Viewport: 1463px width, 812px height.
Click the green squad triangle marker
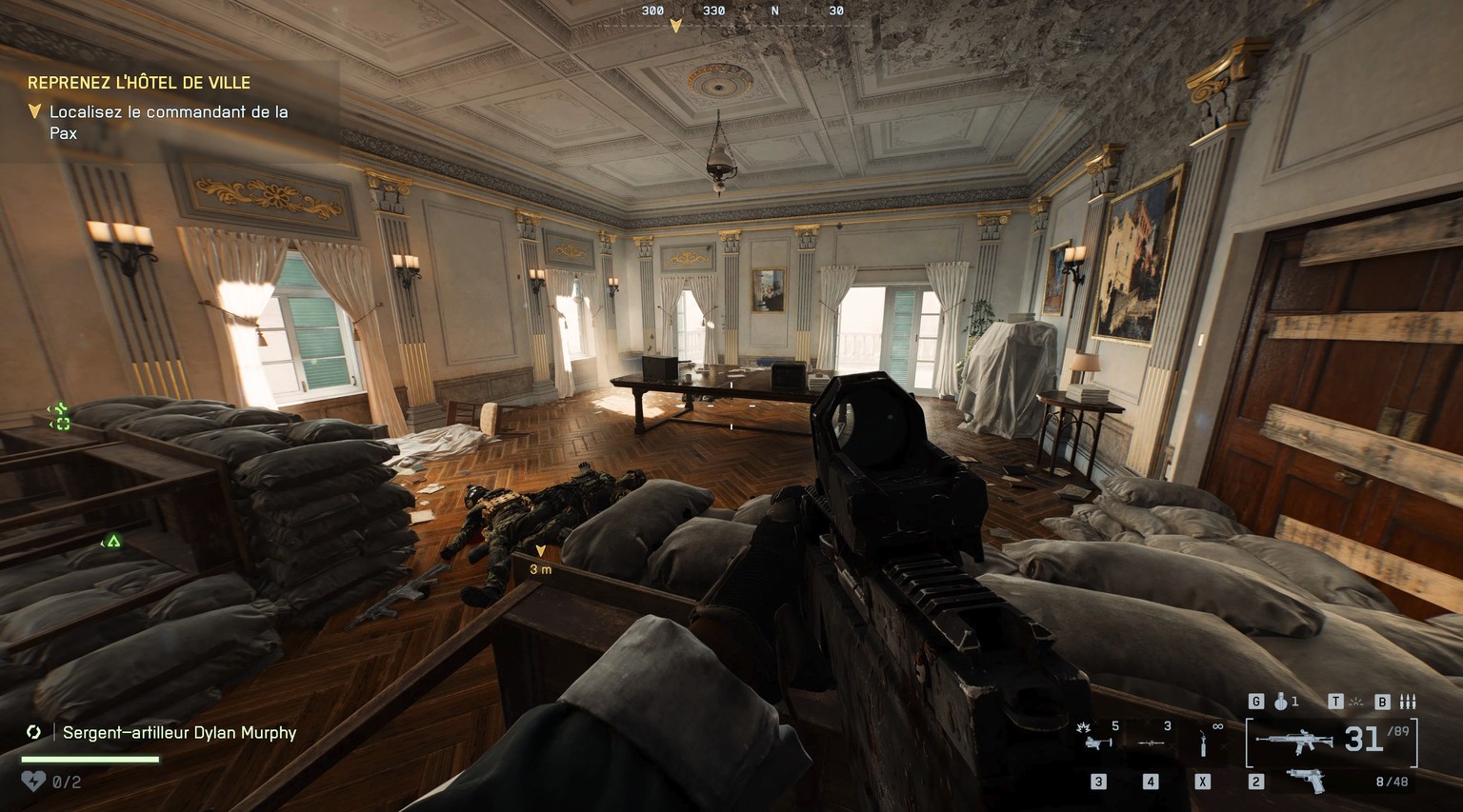click(112, 542)
